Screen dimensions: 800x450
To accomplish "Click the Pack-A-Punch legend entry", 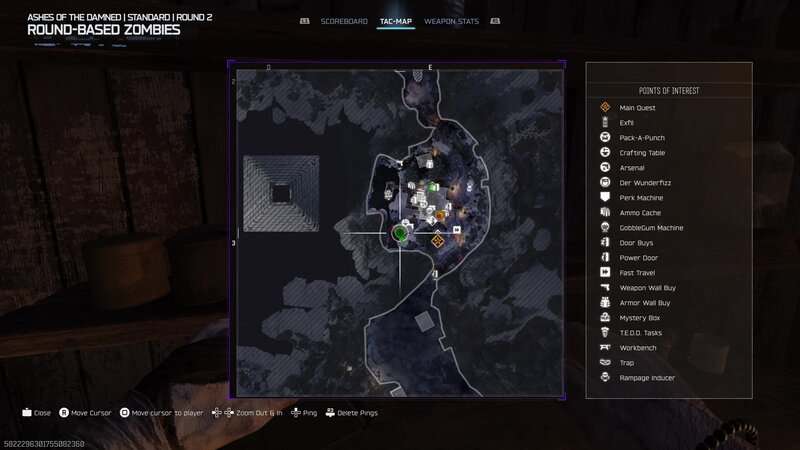I will (x=641, y=137).
